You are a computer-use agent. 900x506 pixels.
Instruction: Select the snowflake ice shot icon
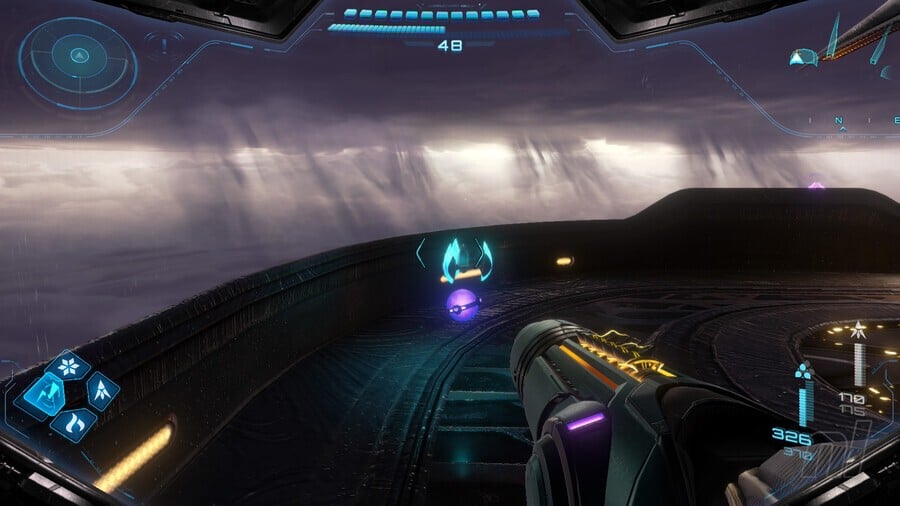[x=69, y=366]
